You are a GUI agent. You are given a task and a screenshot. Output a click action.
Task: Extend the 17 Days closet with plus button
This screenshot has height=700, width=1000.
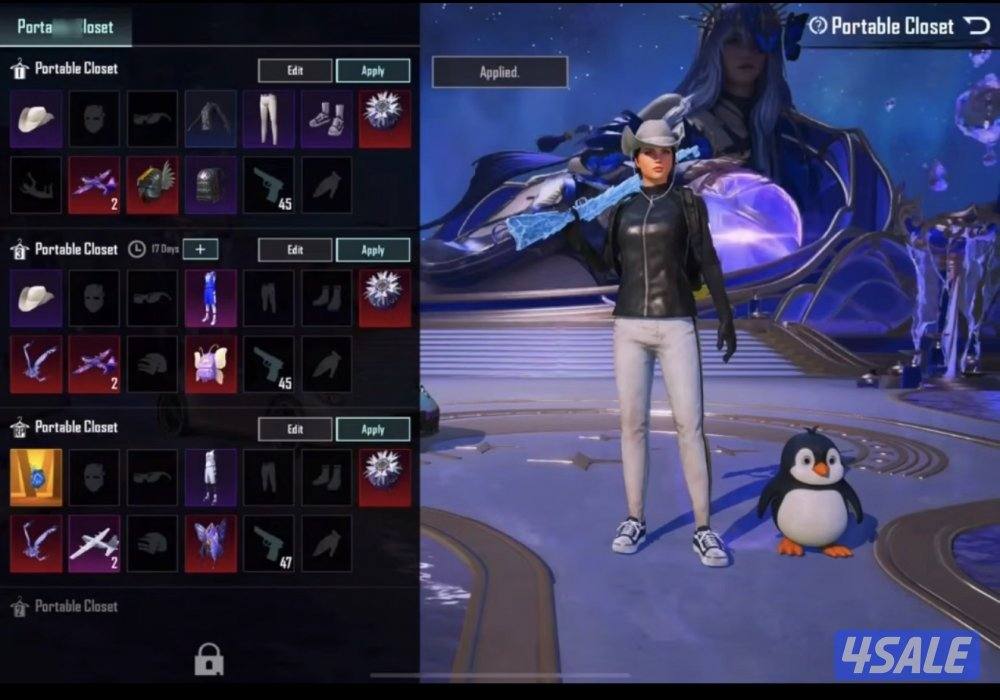200,249
